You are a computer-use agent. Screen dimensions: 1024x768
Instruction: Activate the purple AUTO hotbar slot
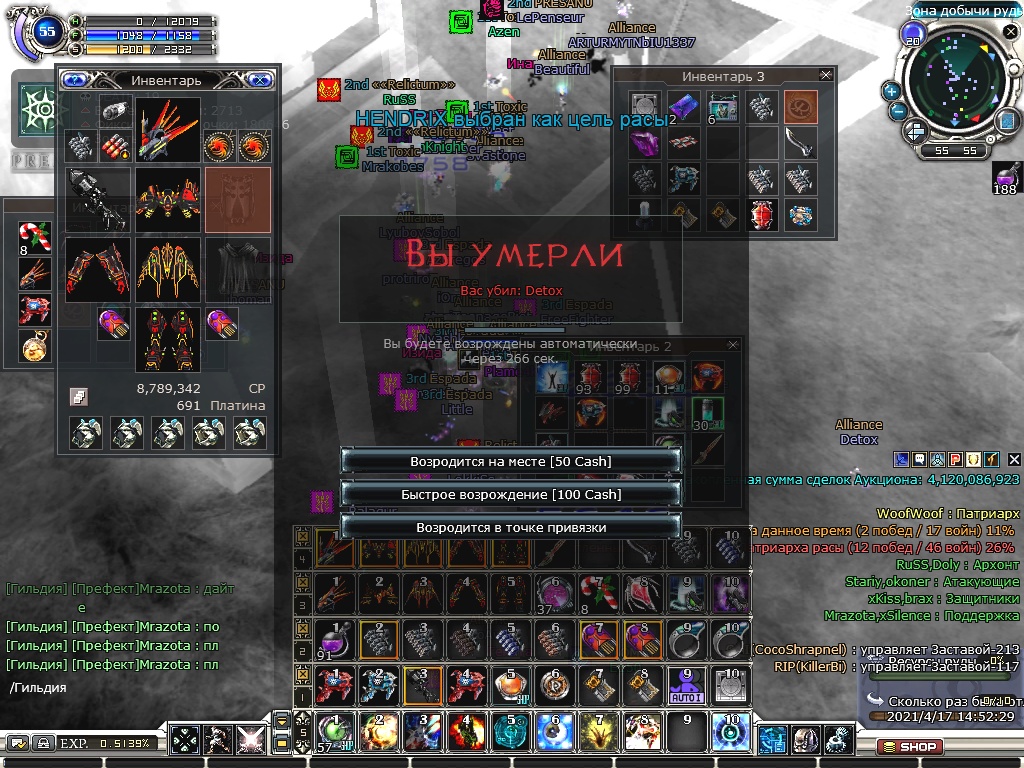[x=687, y=685]
